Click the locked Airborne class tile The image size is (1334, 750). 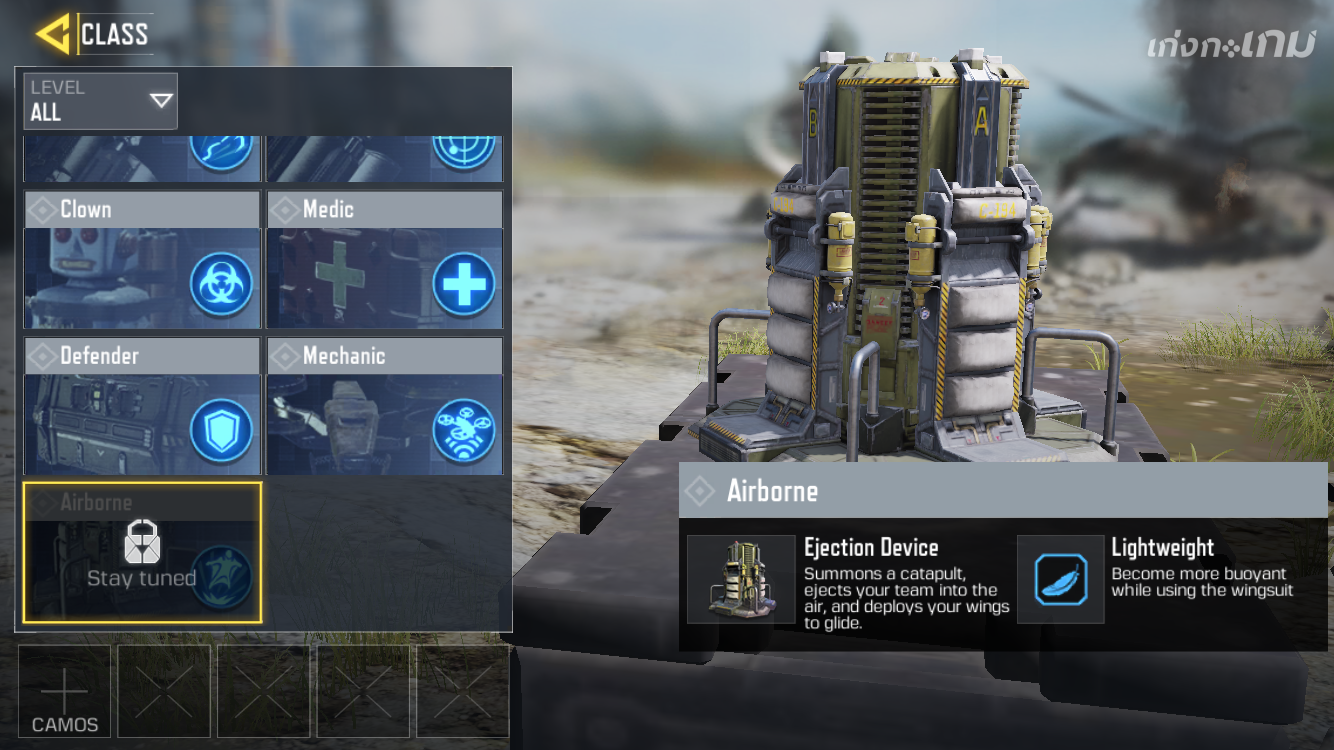142,552
